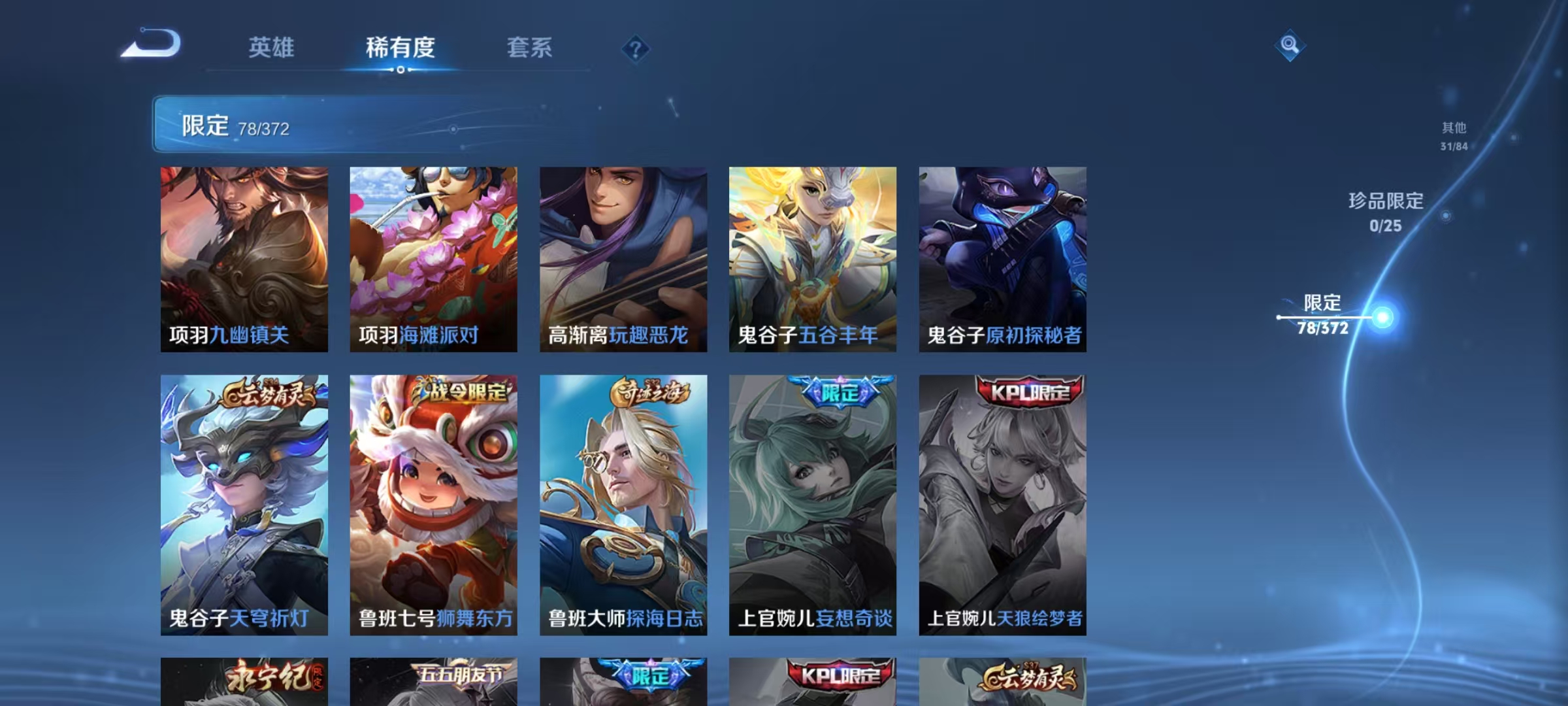Click the KPL限定 badge on 上官婉儿天狼绘梦者 skin

(x=1029, y=393)
